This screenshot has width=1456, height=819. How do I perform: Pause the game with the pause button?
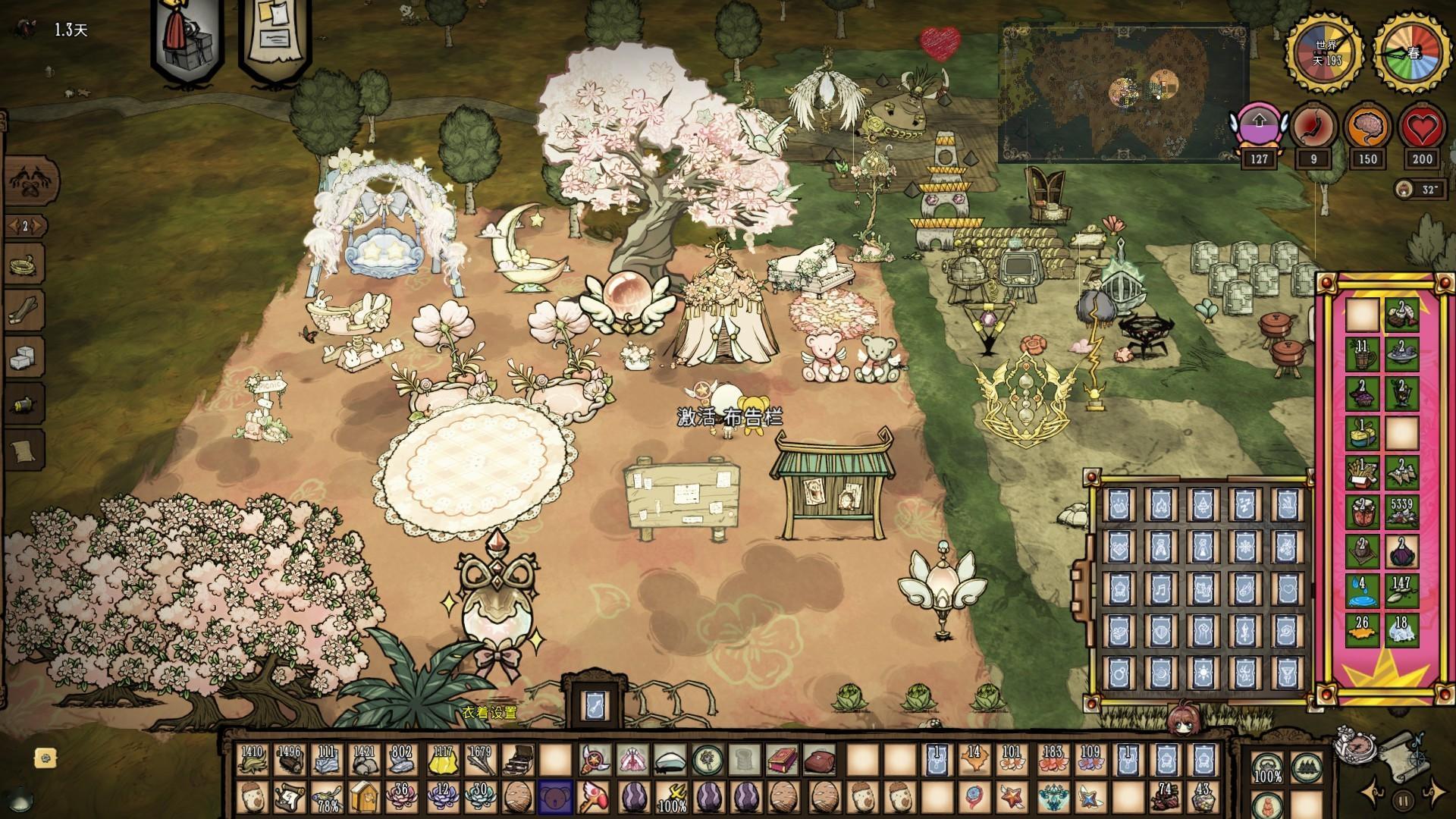click(x=1404, y=799)
